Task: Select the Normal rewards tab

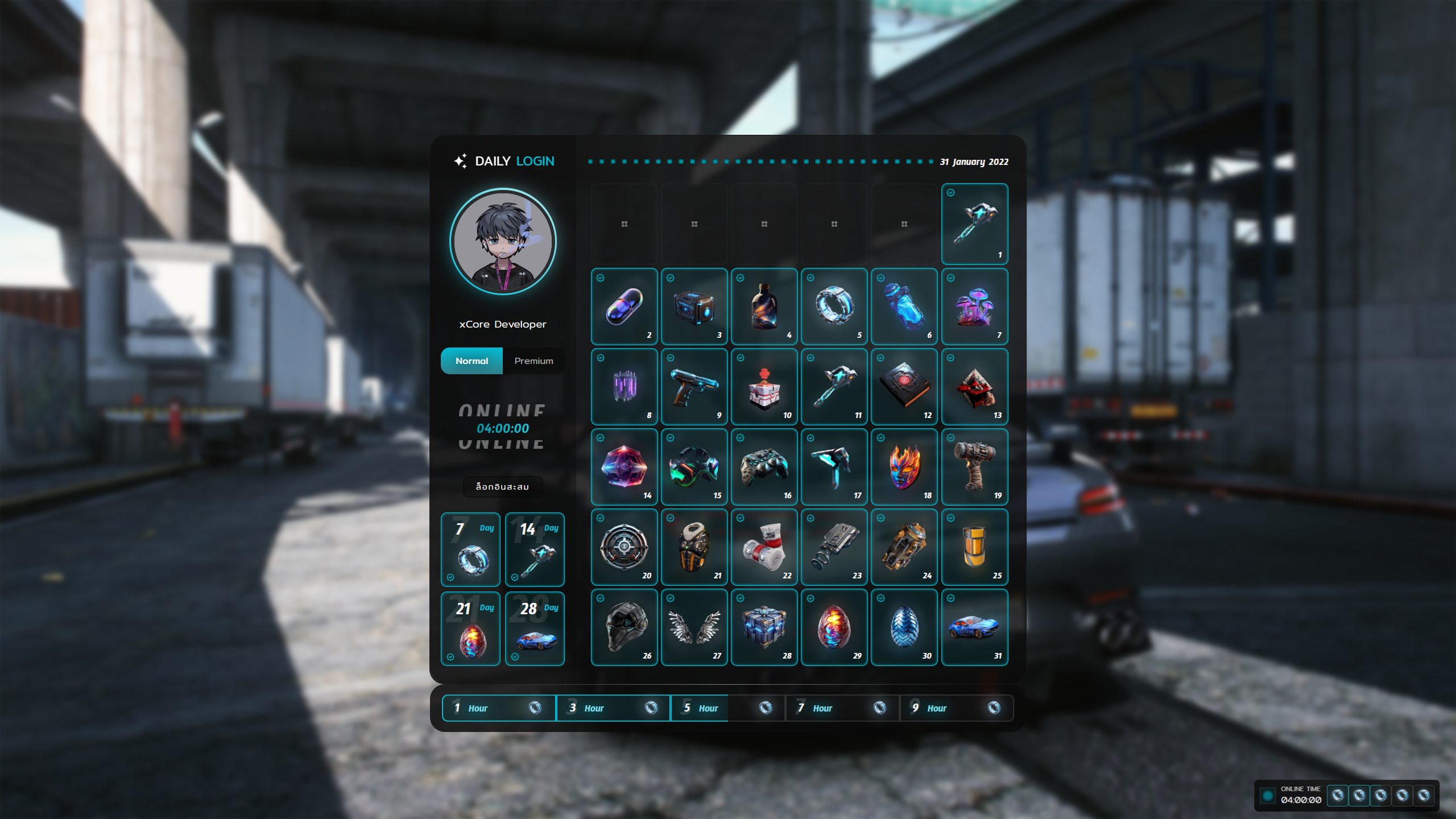Action: click(x=471, y=361)
